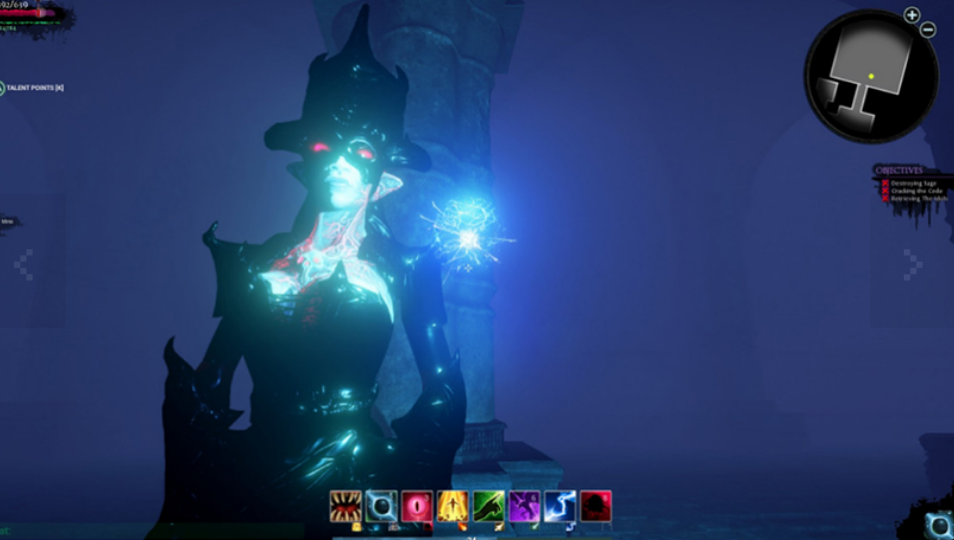Image resolution: width=954 pixels, height=540 pixels.
Task: Click the circular minimap
Action: tap(871, 76)
